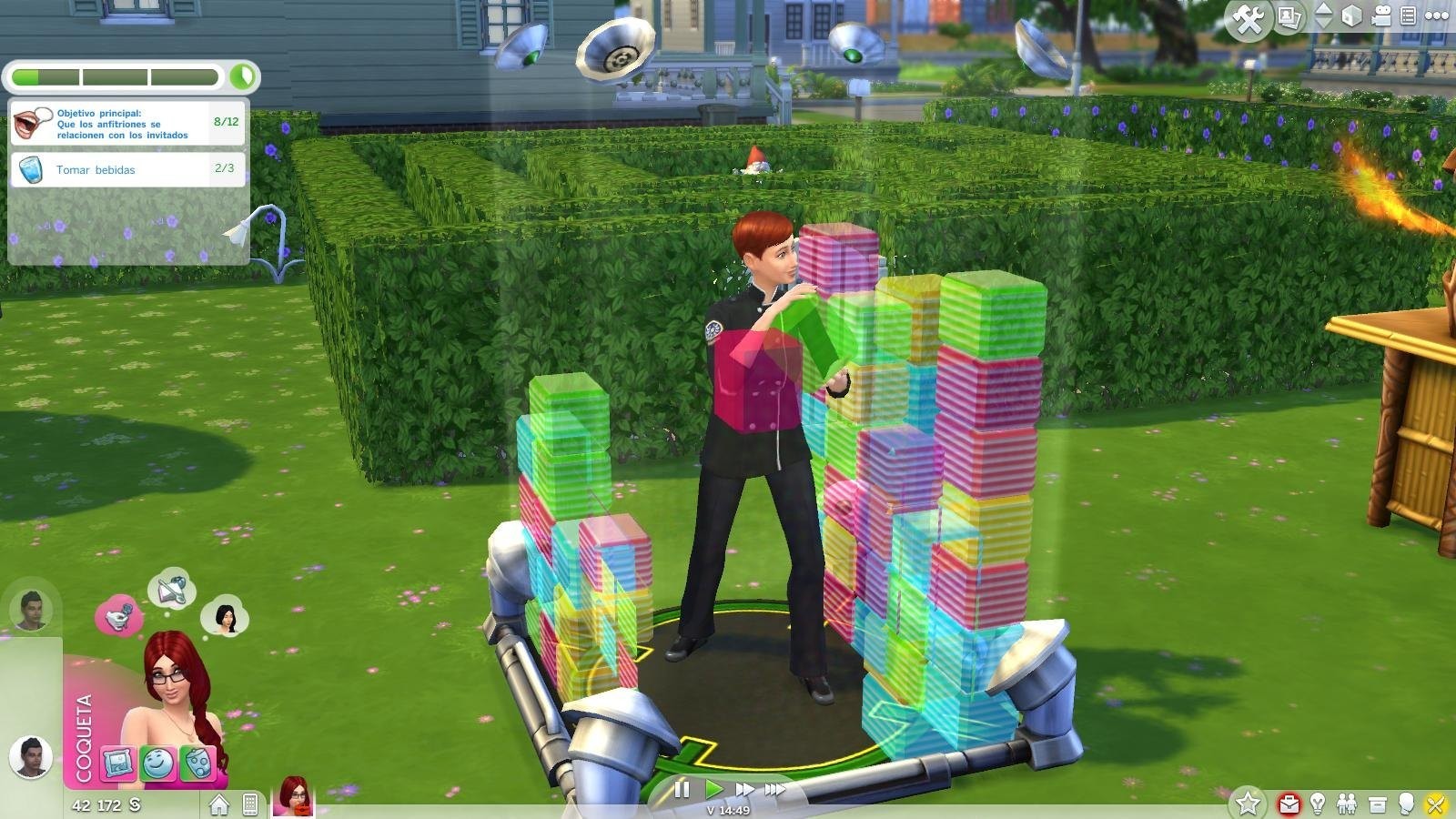Start video recording with the movie camera icon
The image size is (1456, 819).
click(x=1381, y=15)
